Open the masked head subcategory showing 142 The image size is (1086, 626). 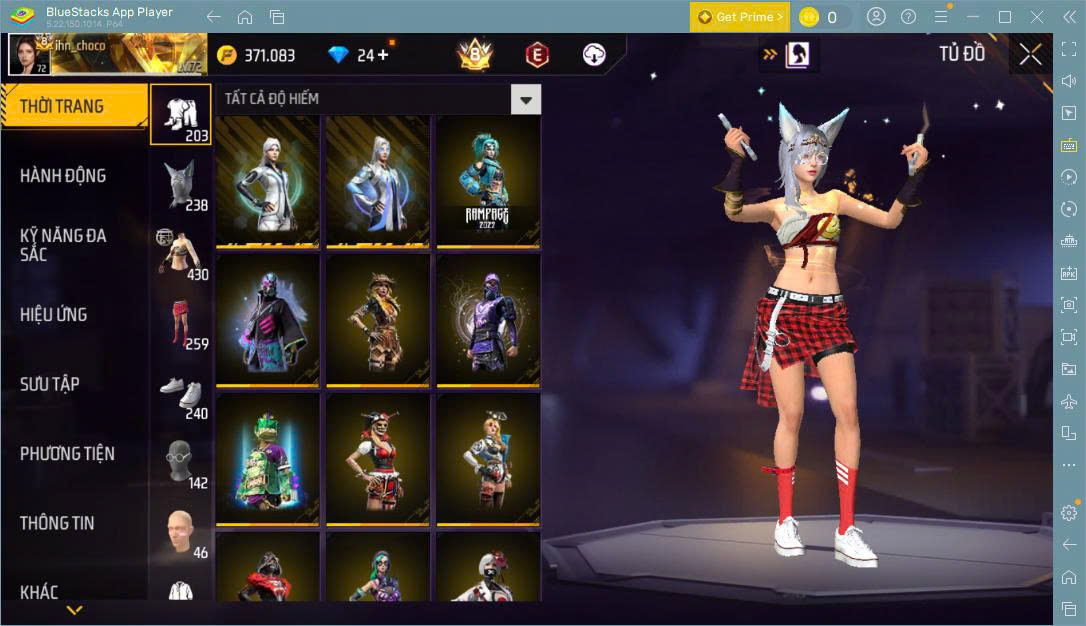pos(181,462)
